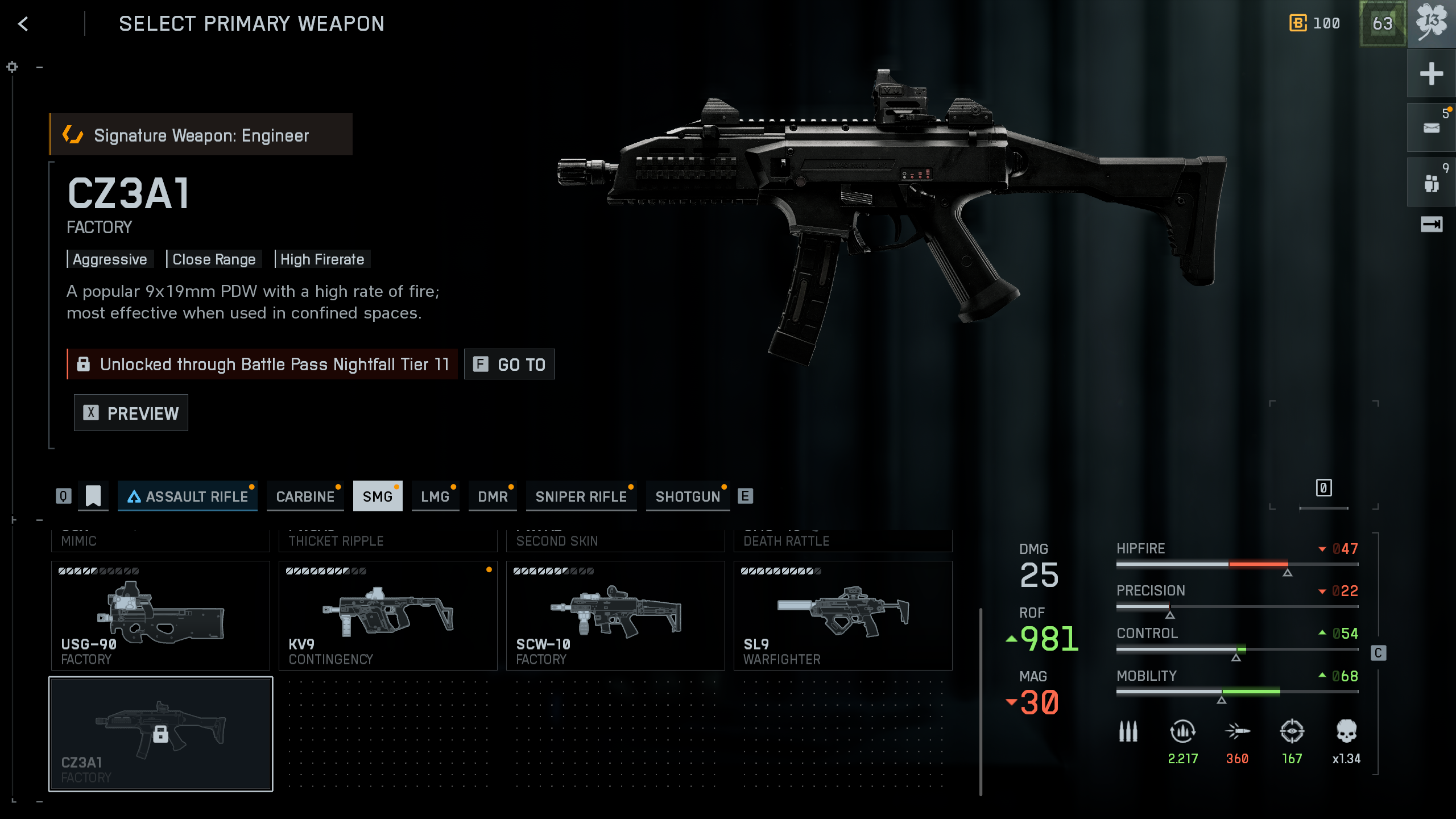Preview the CZ3A1 weapon

coord(131,413)
